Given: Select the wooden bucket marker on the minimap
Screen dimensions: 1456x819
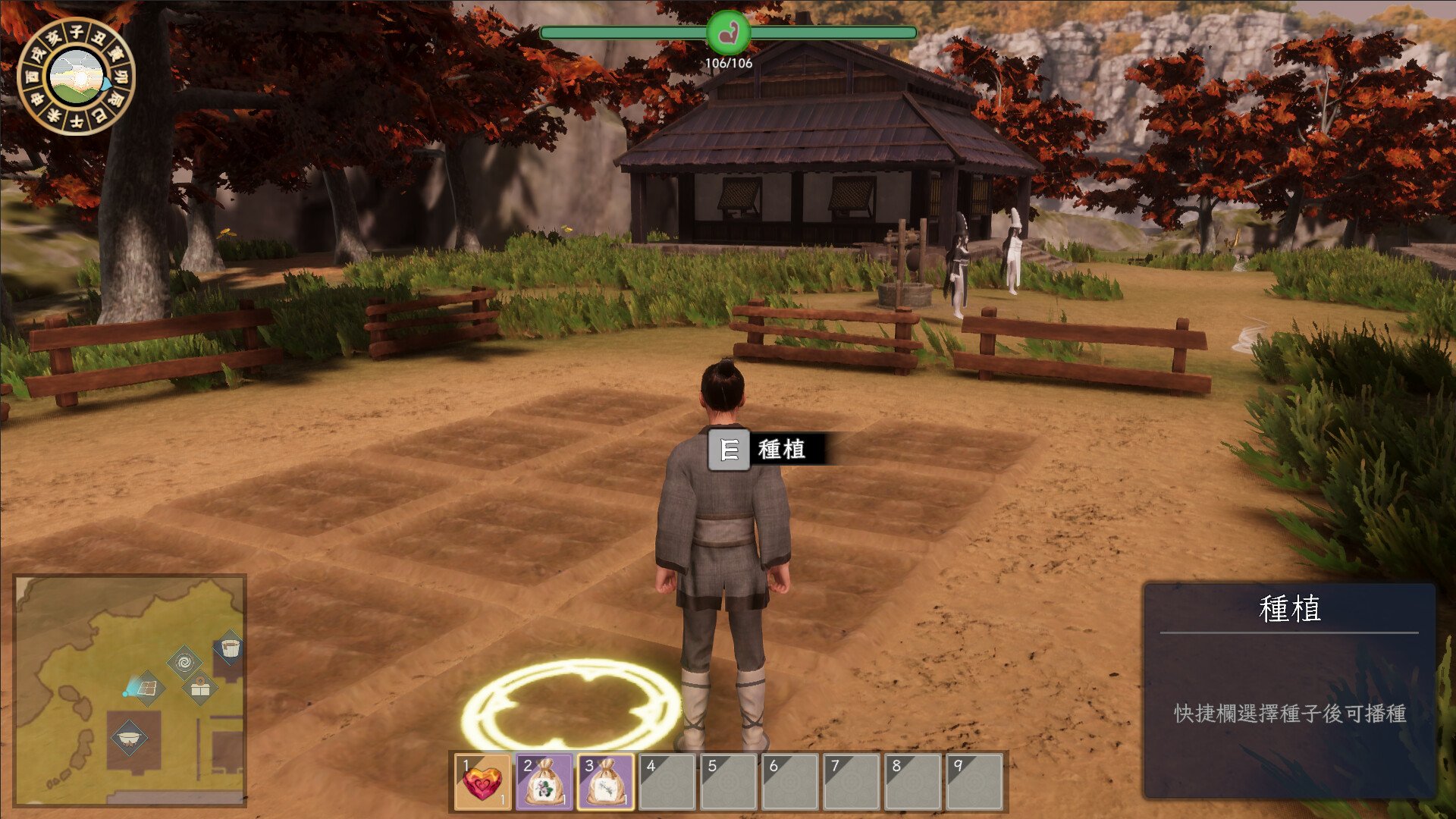Looking at the screenshot, I should (230, 648).
